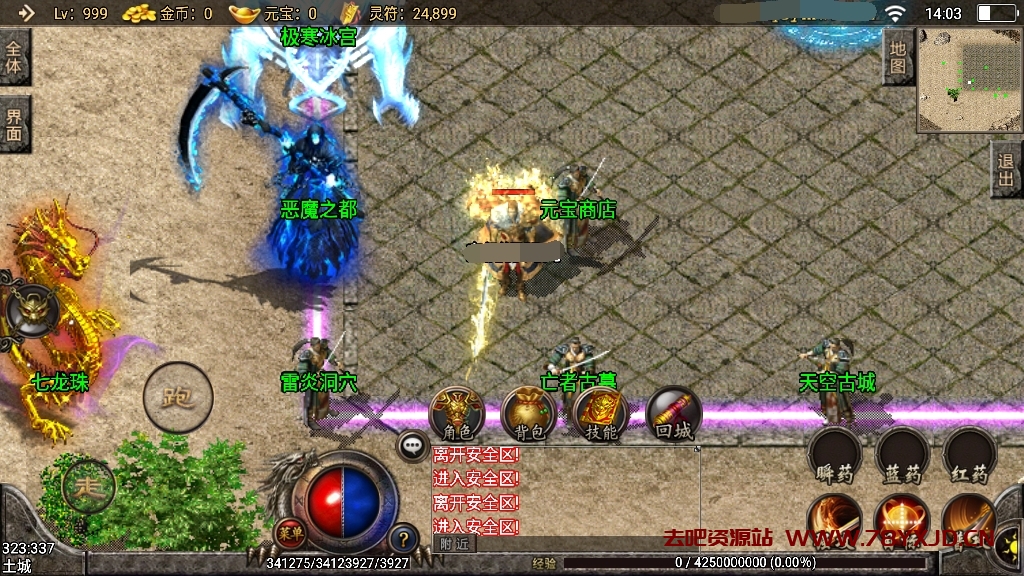Click the minimap in the corner

point(966,80)
